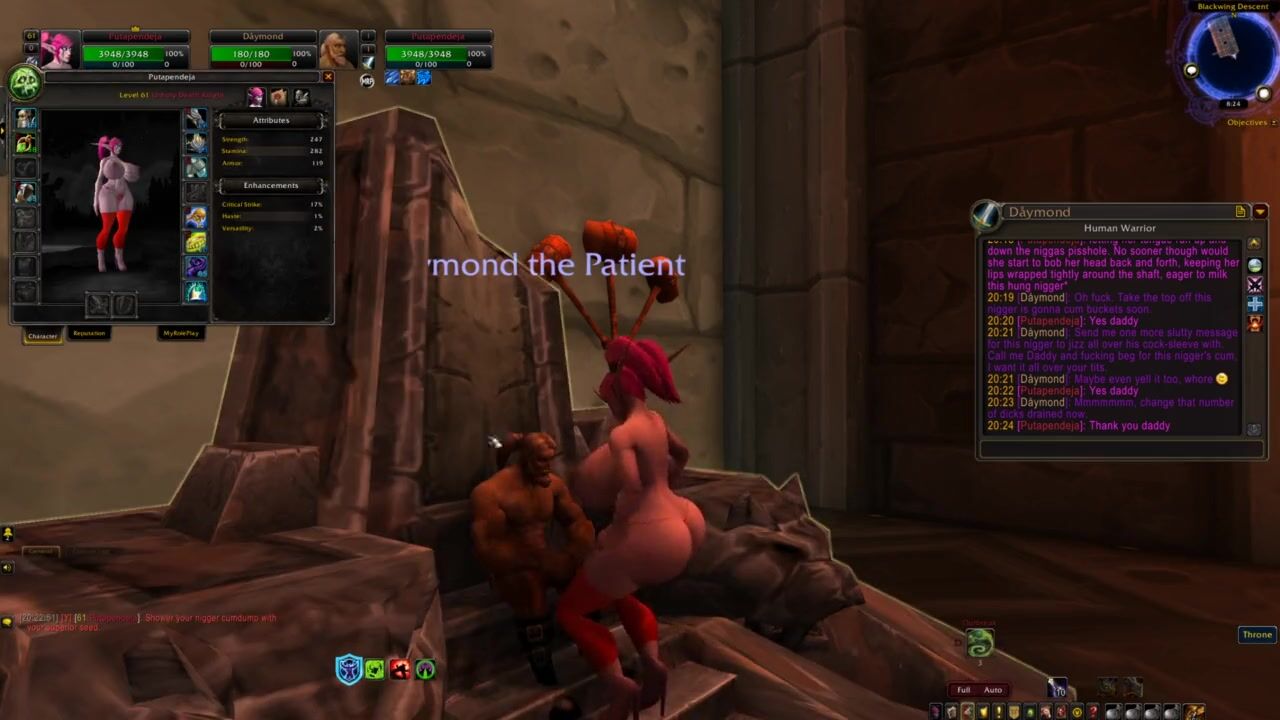Switch to the Reputation tab
Screen dimensions: 1280x720
(89, 334)
